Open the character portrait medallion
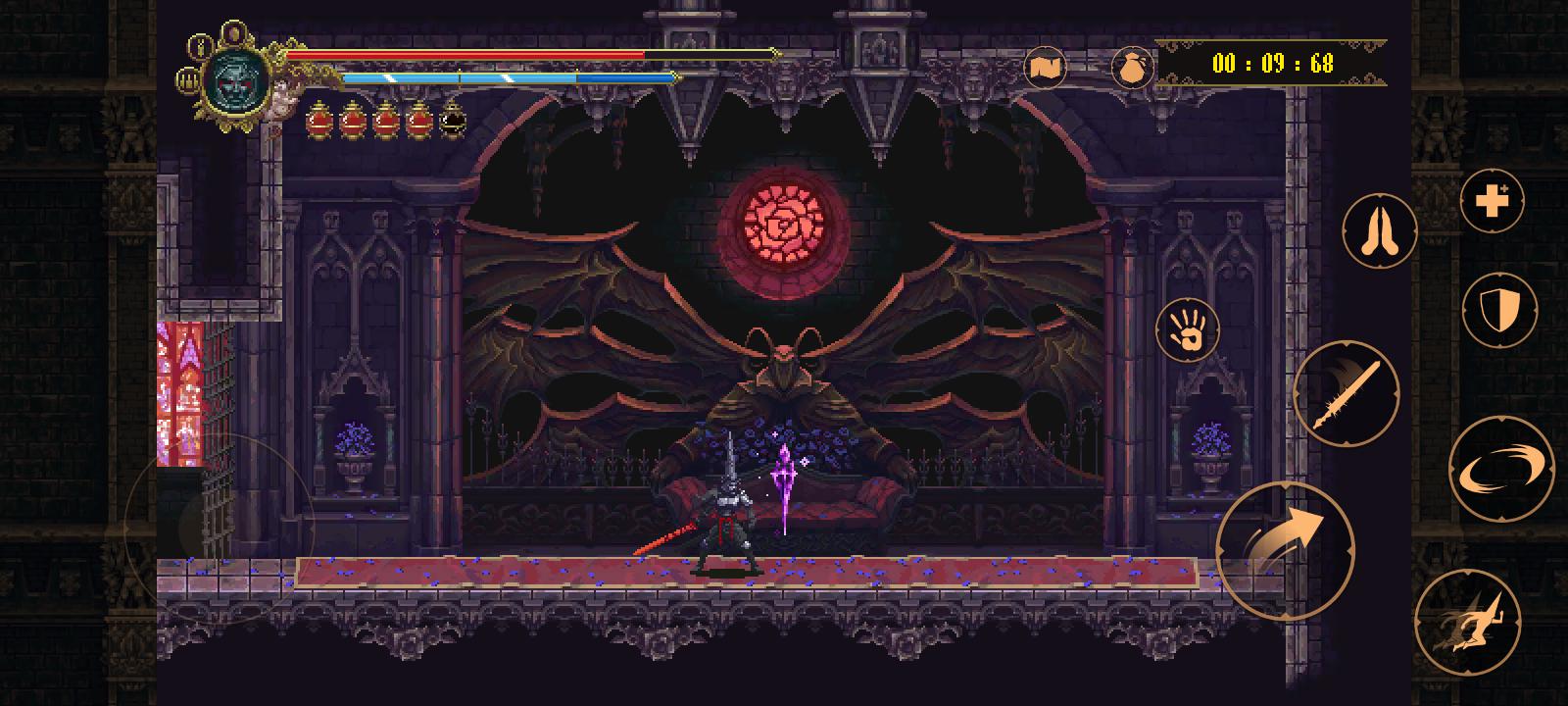The width and height of the screenshot is (1568, 706). 235,80
